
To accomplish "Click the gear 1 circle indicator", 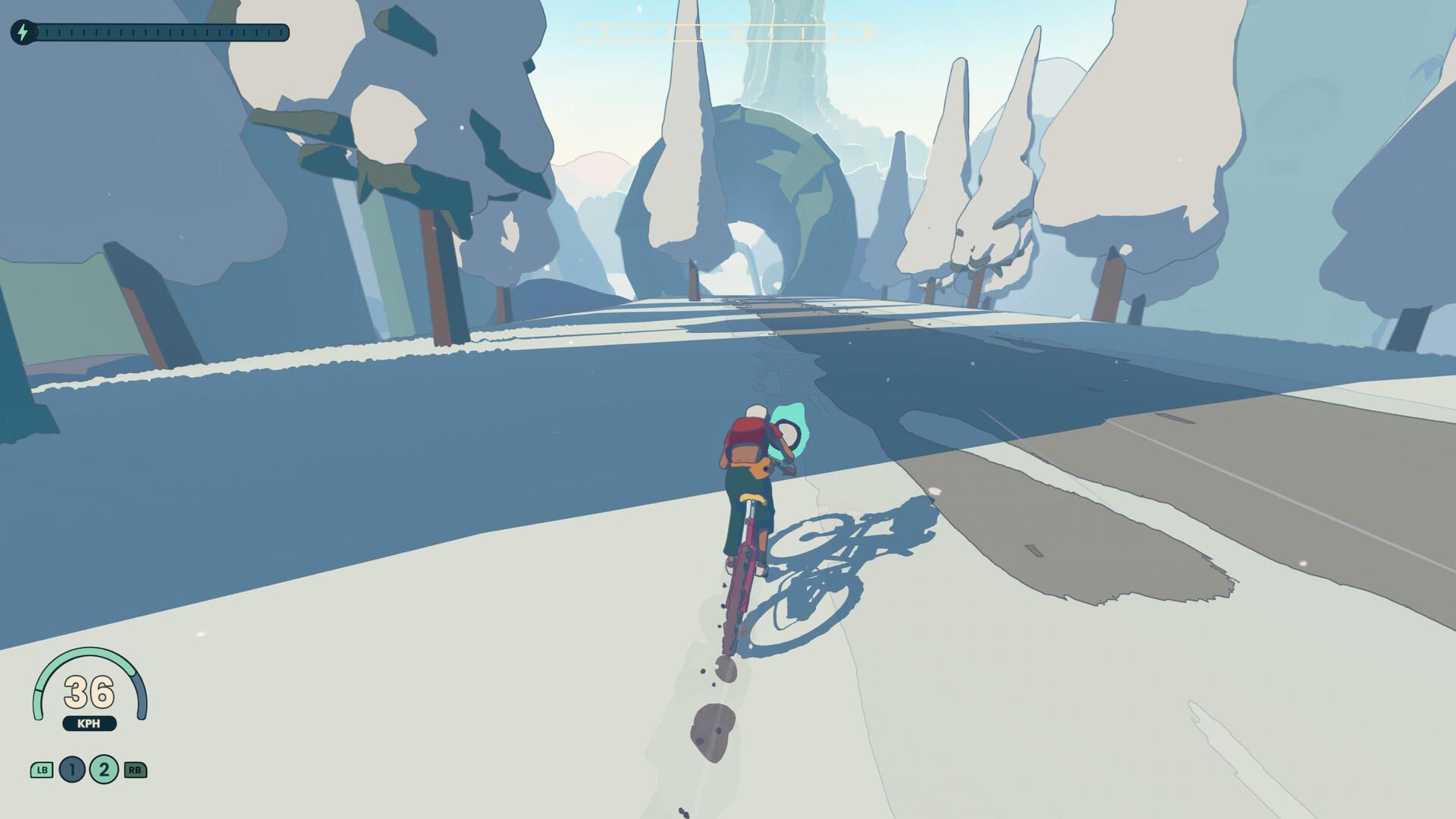I will pos(71,769).
